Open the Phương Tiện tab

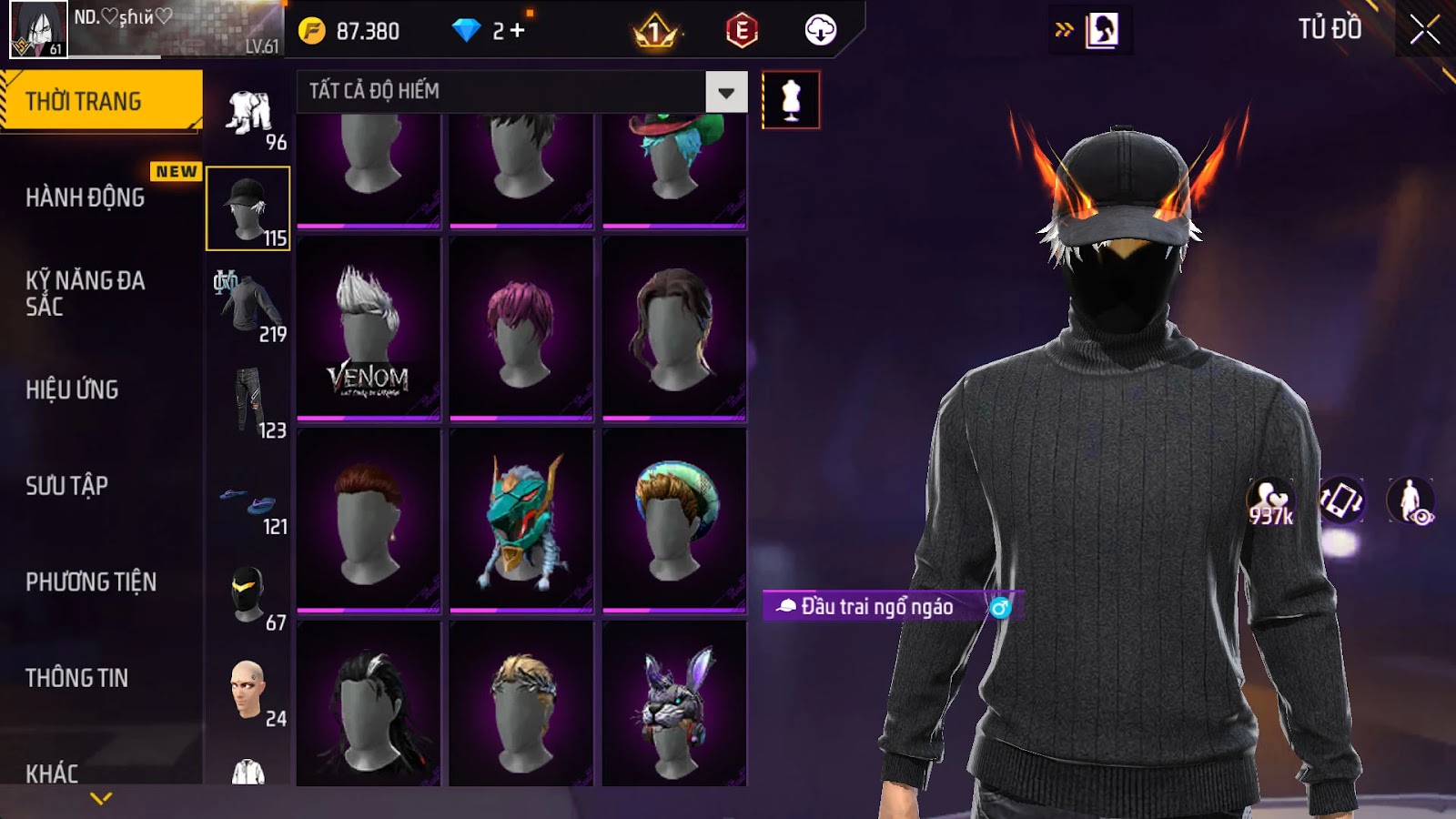91,581
